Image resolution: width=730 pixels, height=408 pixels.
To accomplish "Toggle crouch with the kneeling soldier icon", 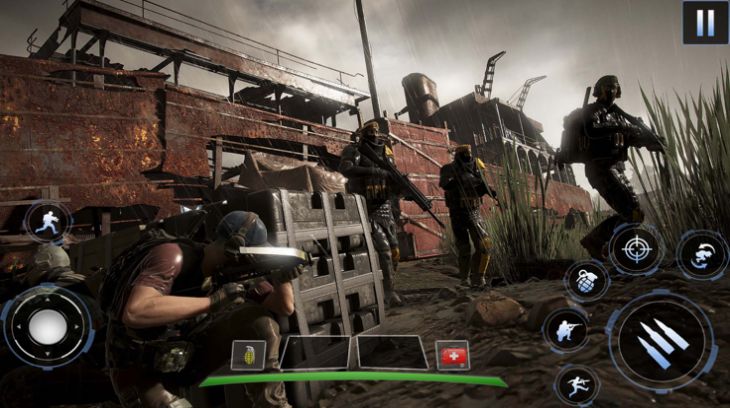I will pyautogui.click(x=565, y=330).
